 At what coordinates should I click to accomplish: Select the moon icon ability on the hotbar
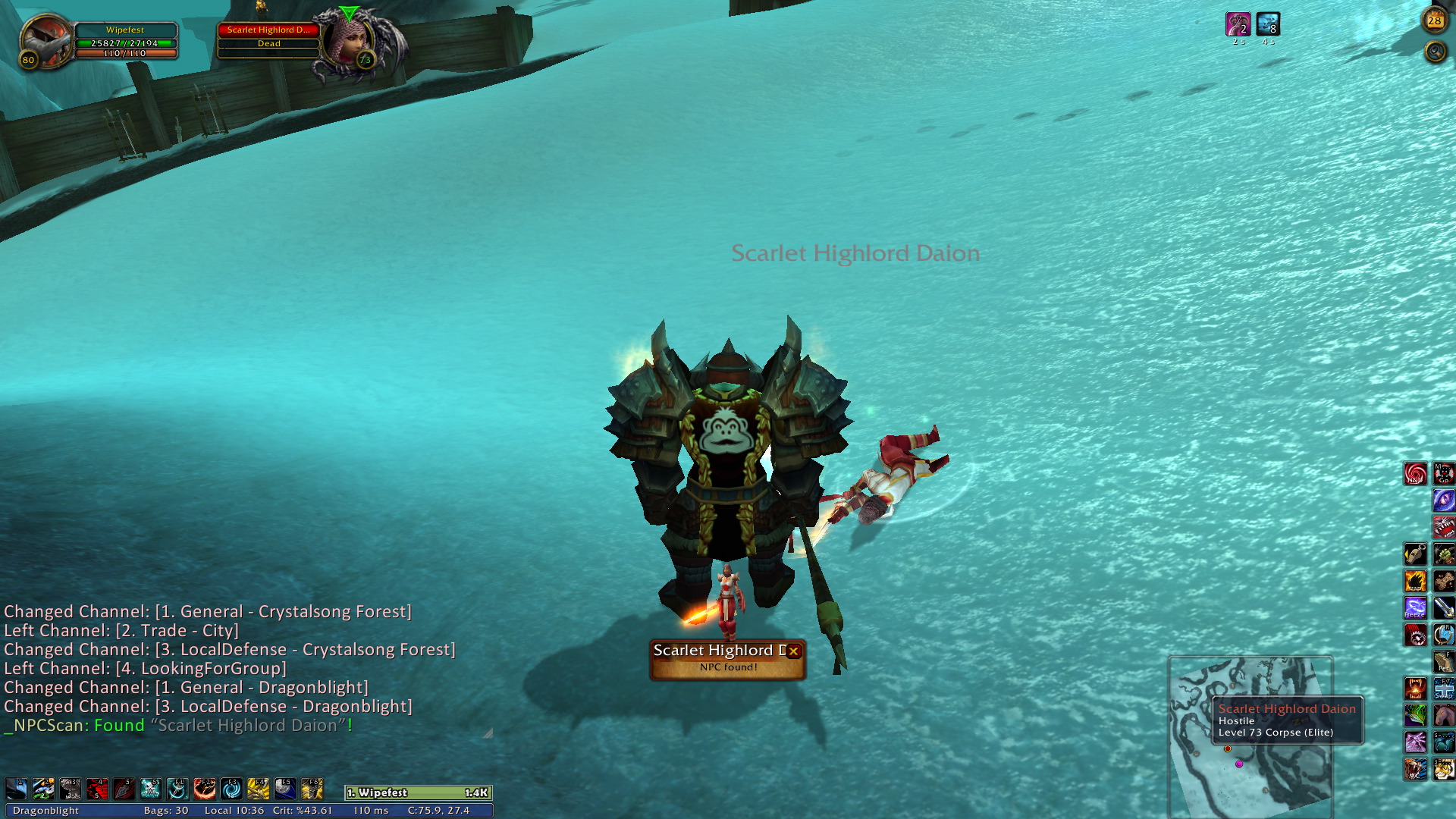[285, 789]
